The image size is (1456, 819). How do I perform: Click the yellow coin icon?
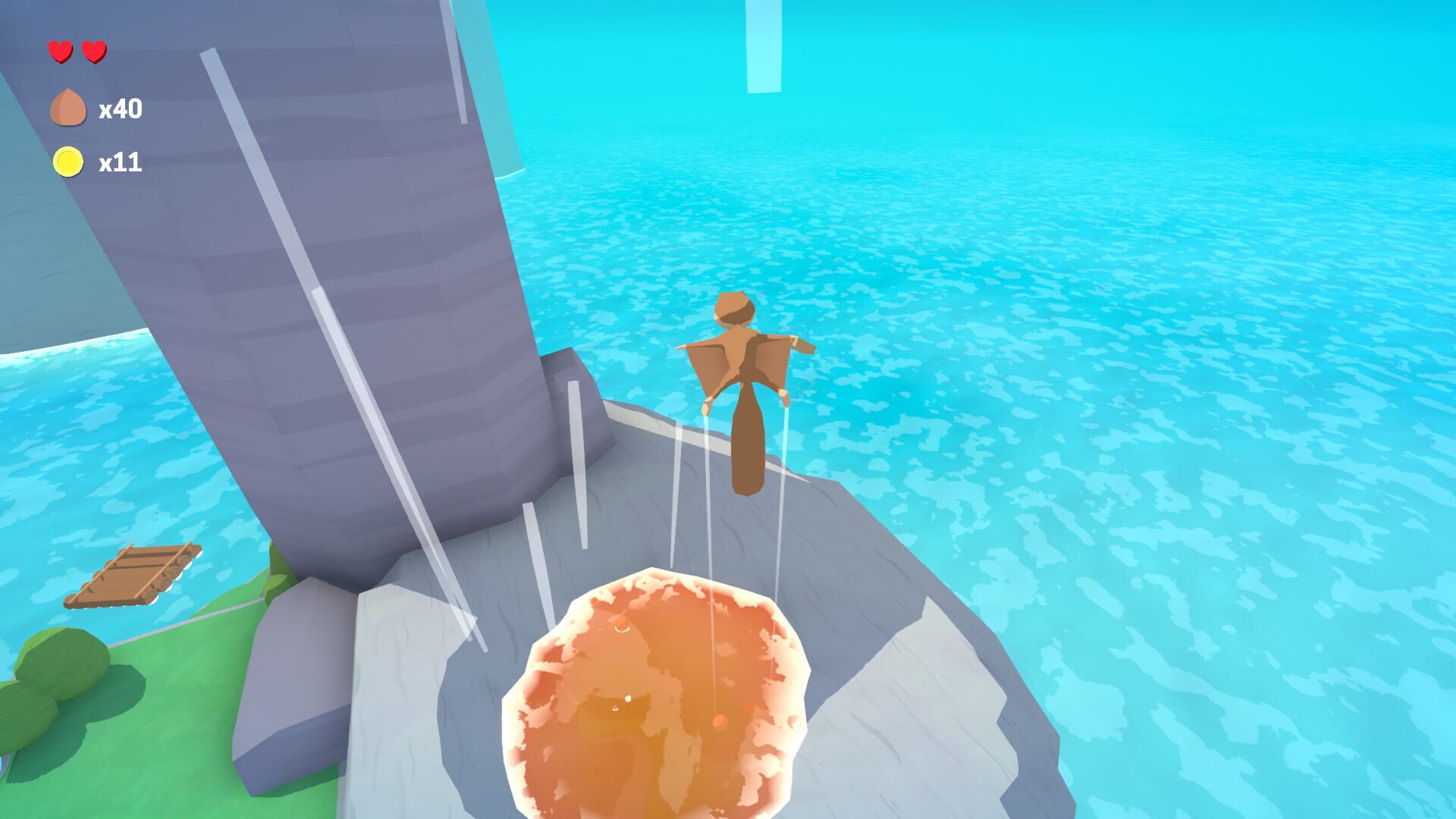pyautogui.click(x=67, y=161)
